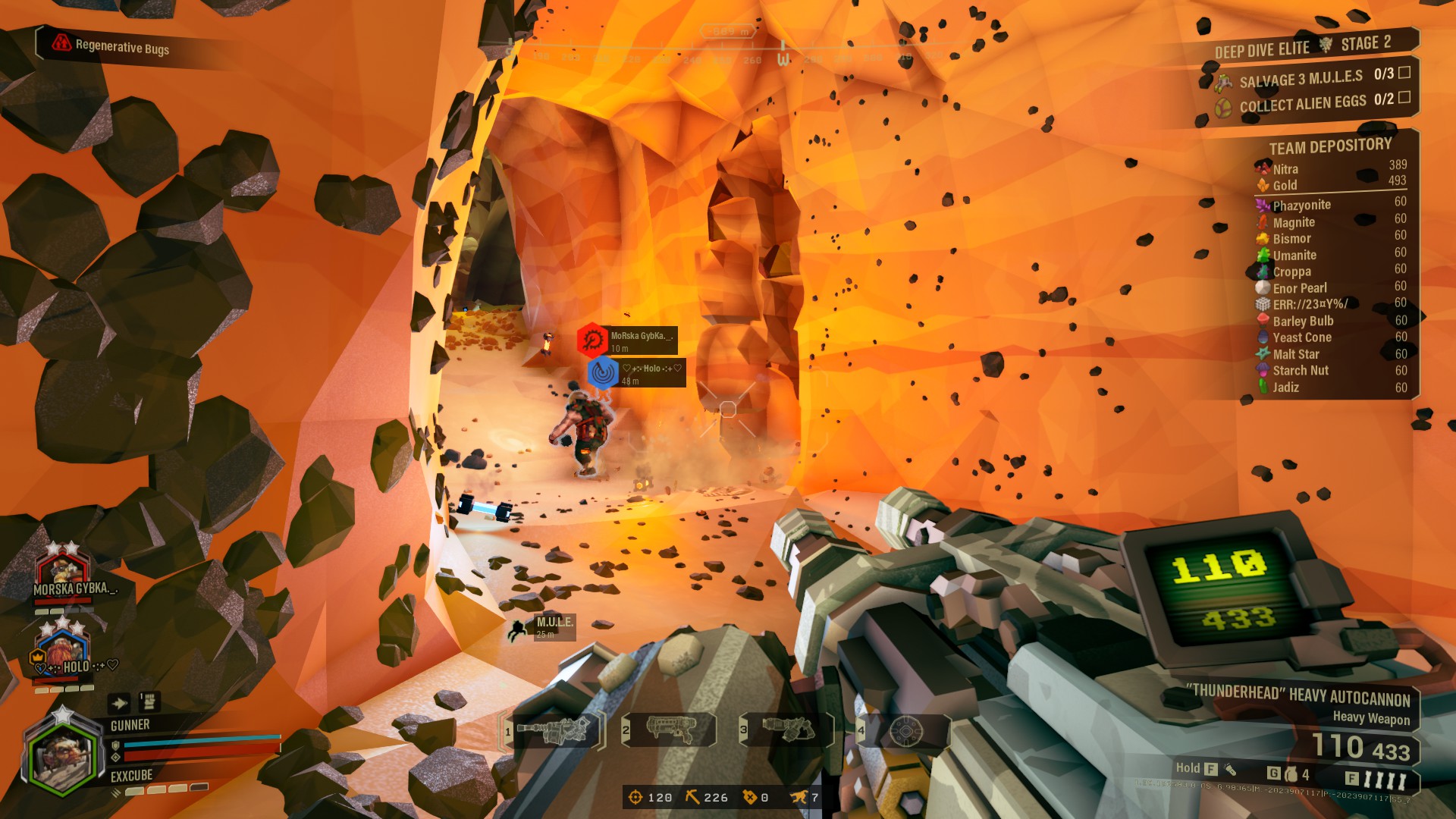
Task: Click the fist perk icon above Gunner
Action: pyautogui.click(x=149, y=701)
